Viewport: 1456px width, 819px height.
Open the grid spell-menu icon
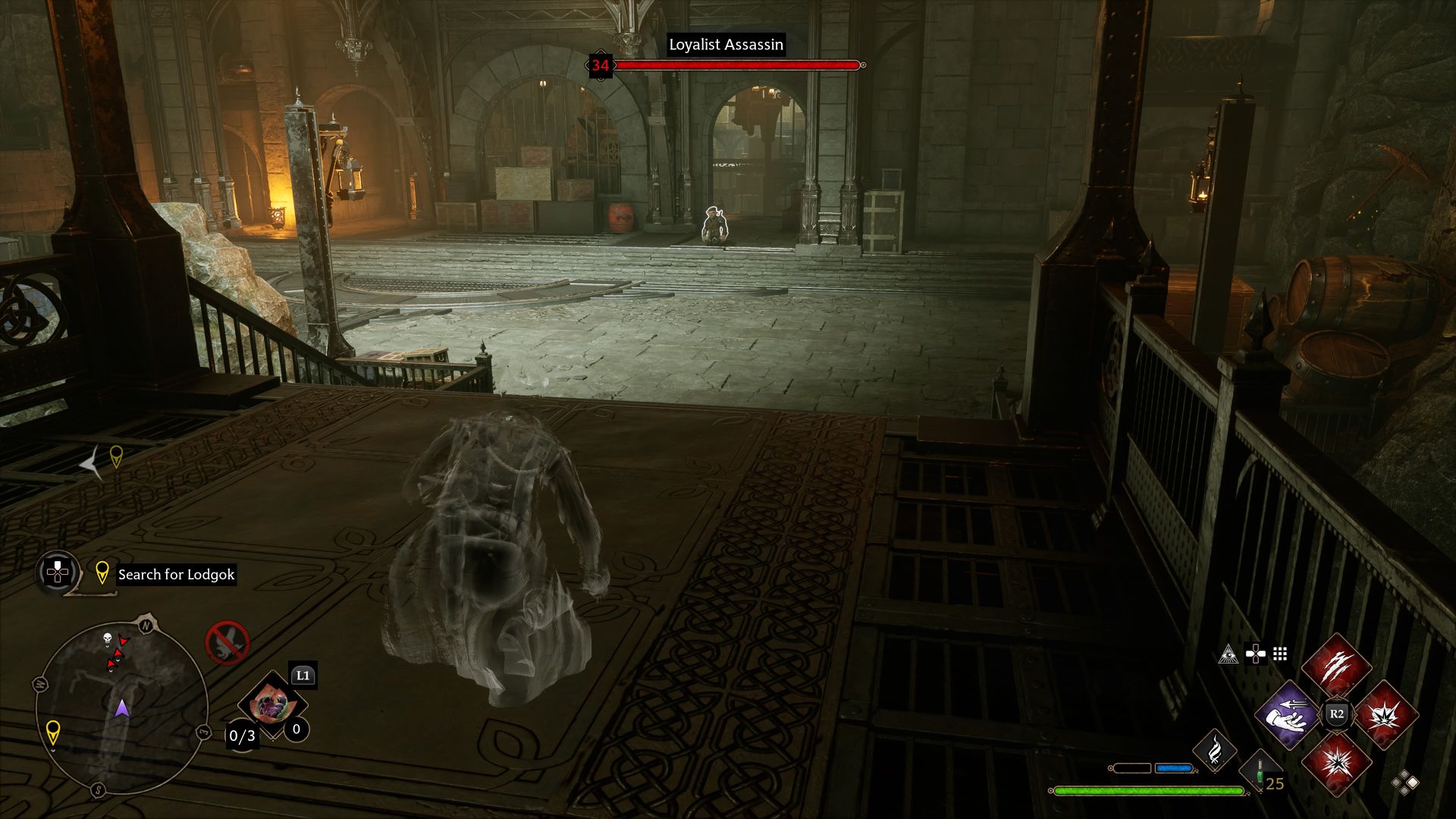[1280, 655]
